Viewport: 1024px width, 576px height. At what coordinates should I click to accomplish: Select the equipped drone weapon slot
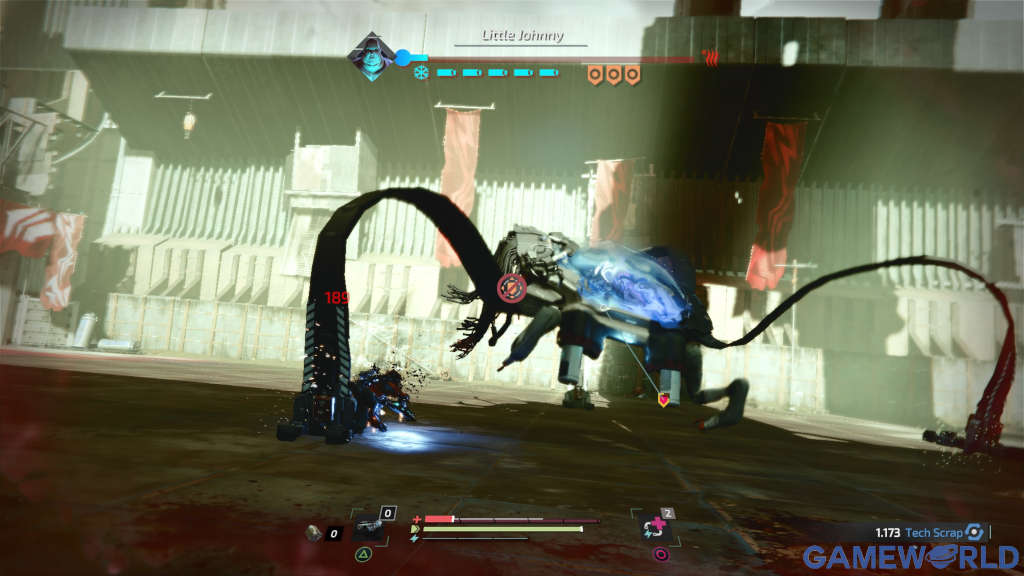367,529
